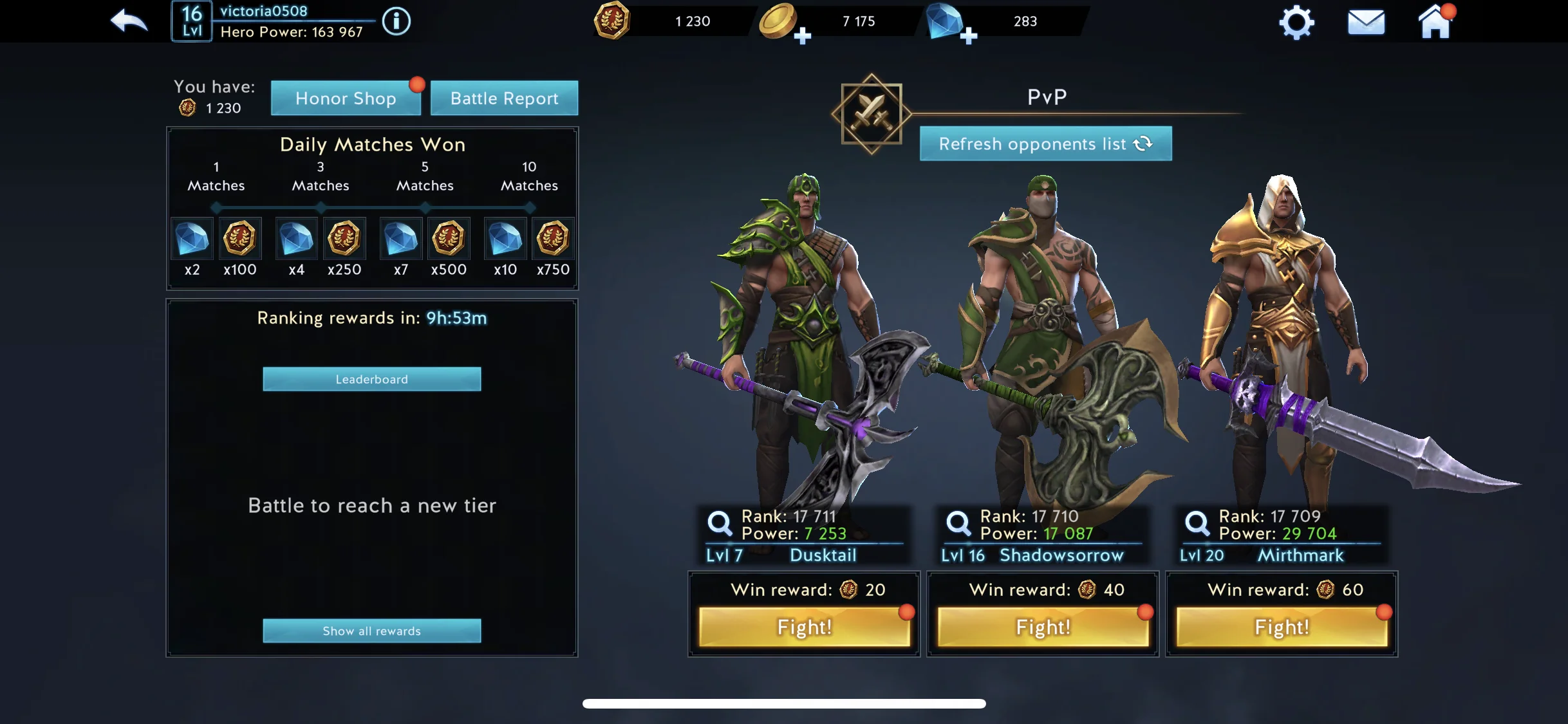1568x724 pixels.
Task: Select the x10 gem reward icon
Action: pyautogui.click(x=505, y=238)
